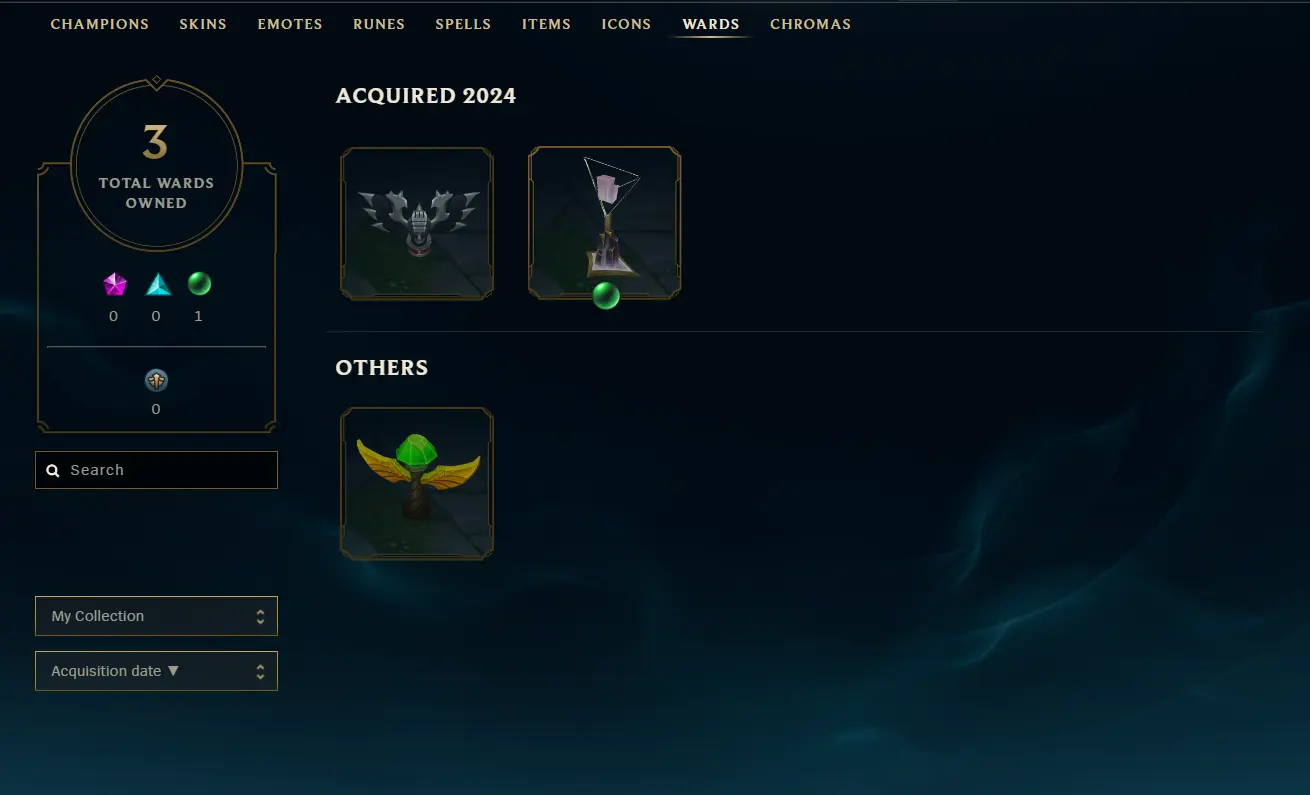Click the magnifying glass in the search bar
Viewport: 1310px width, 795px height.
(52, 470)
